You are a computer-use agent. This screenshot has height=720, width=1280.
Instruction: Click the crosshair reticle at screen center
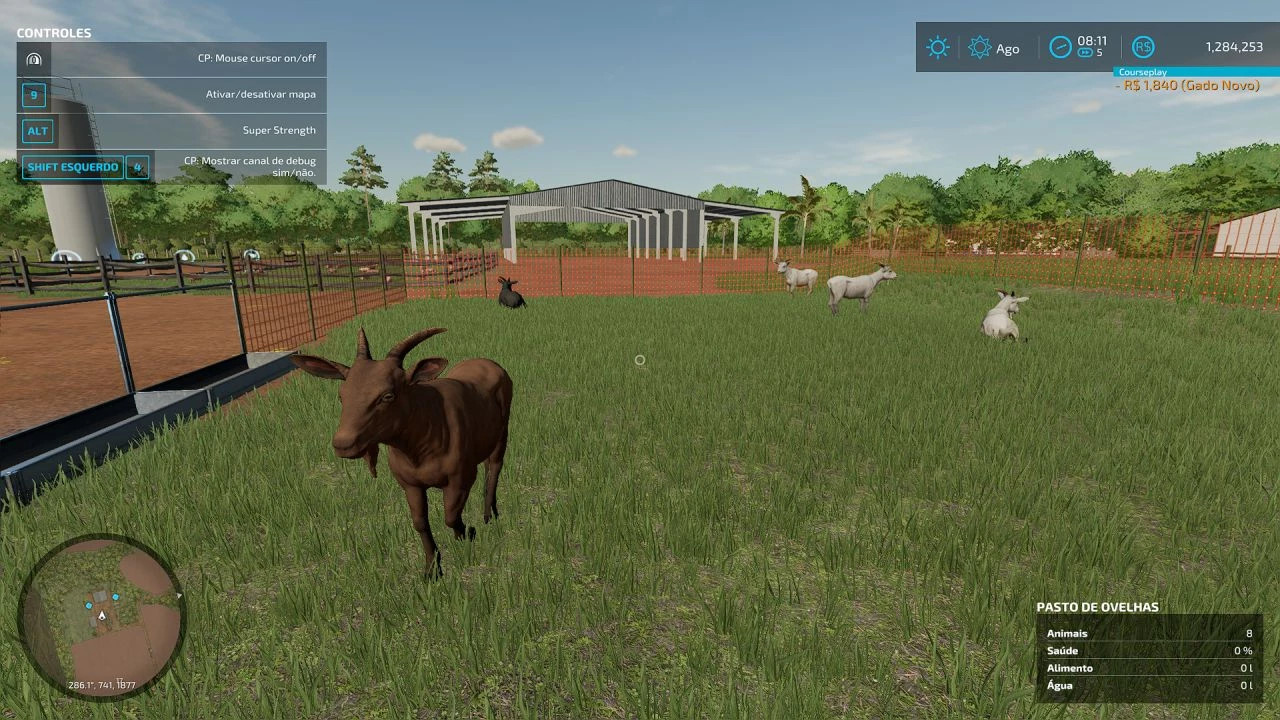tap(640, 360)
